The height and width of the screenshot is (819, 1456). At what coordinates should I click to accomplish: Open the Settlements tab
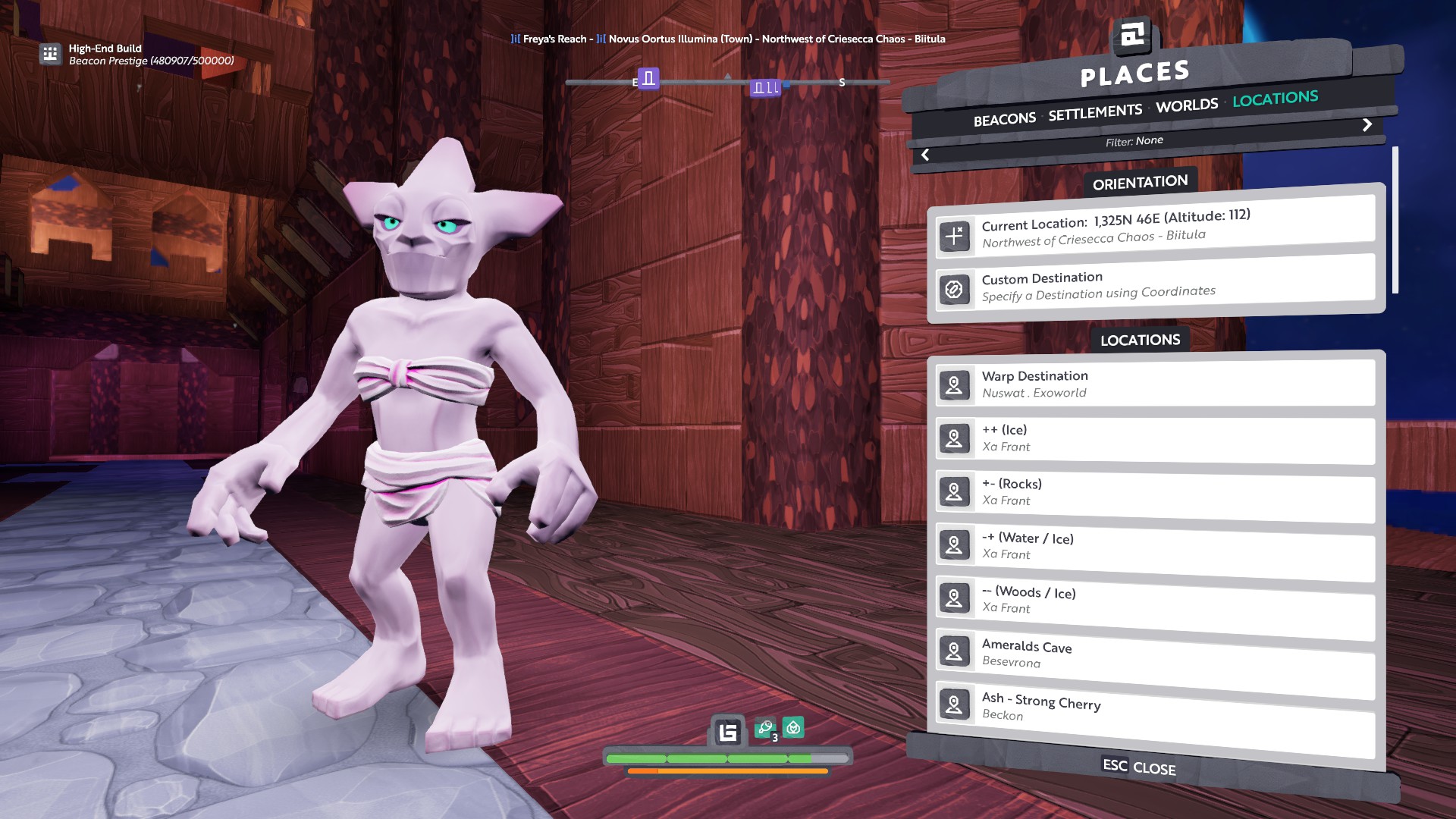[x=1094, y=112]
